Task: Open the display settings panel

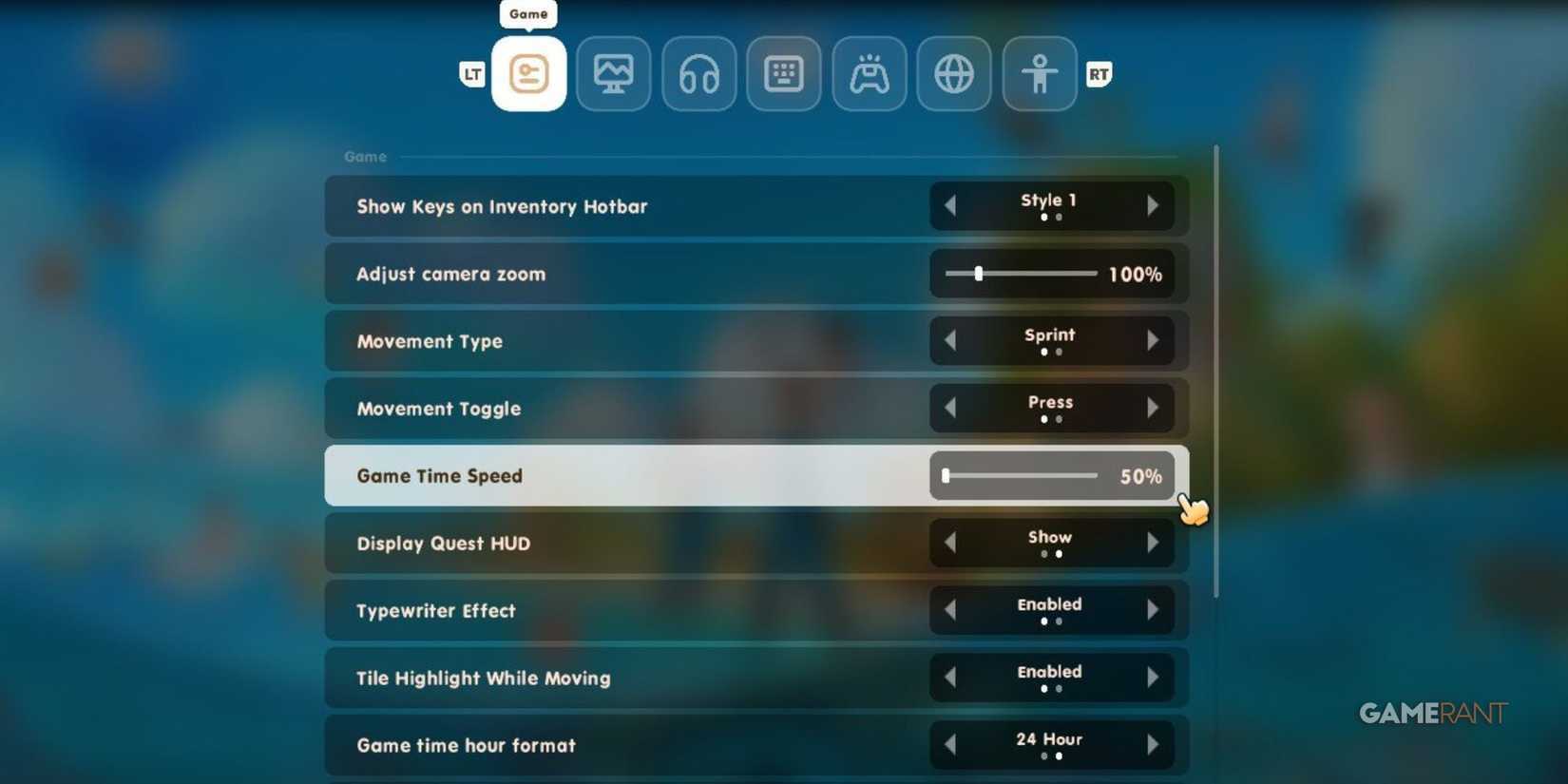Action: pos(613,73)
